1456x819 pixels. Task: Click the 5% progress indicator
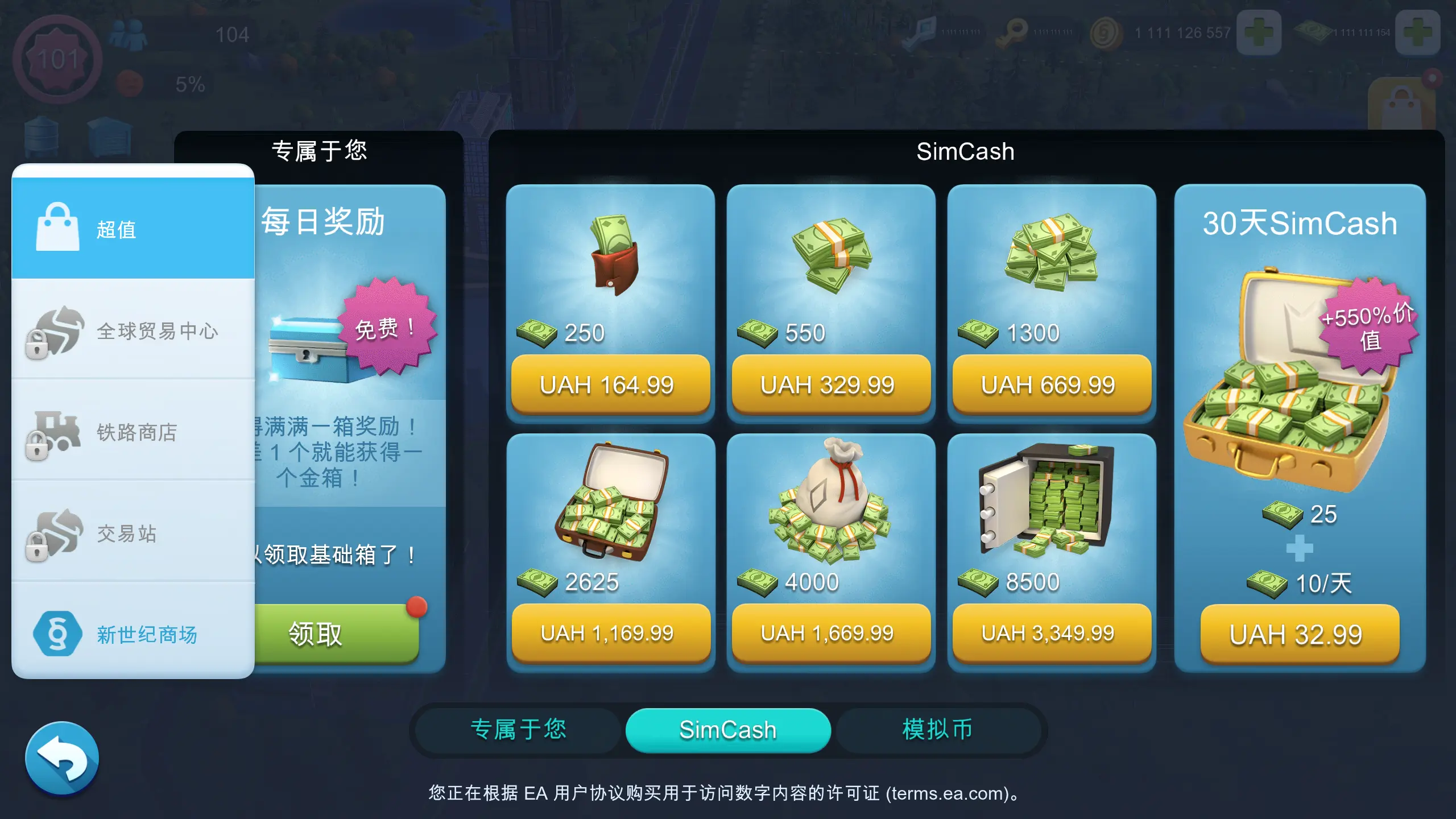pos(191,84)
